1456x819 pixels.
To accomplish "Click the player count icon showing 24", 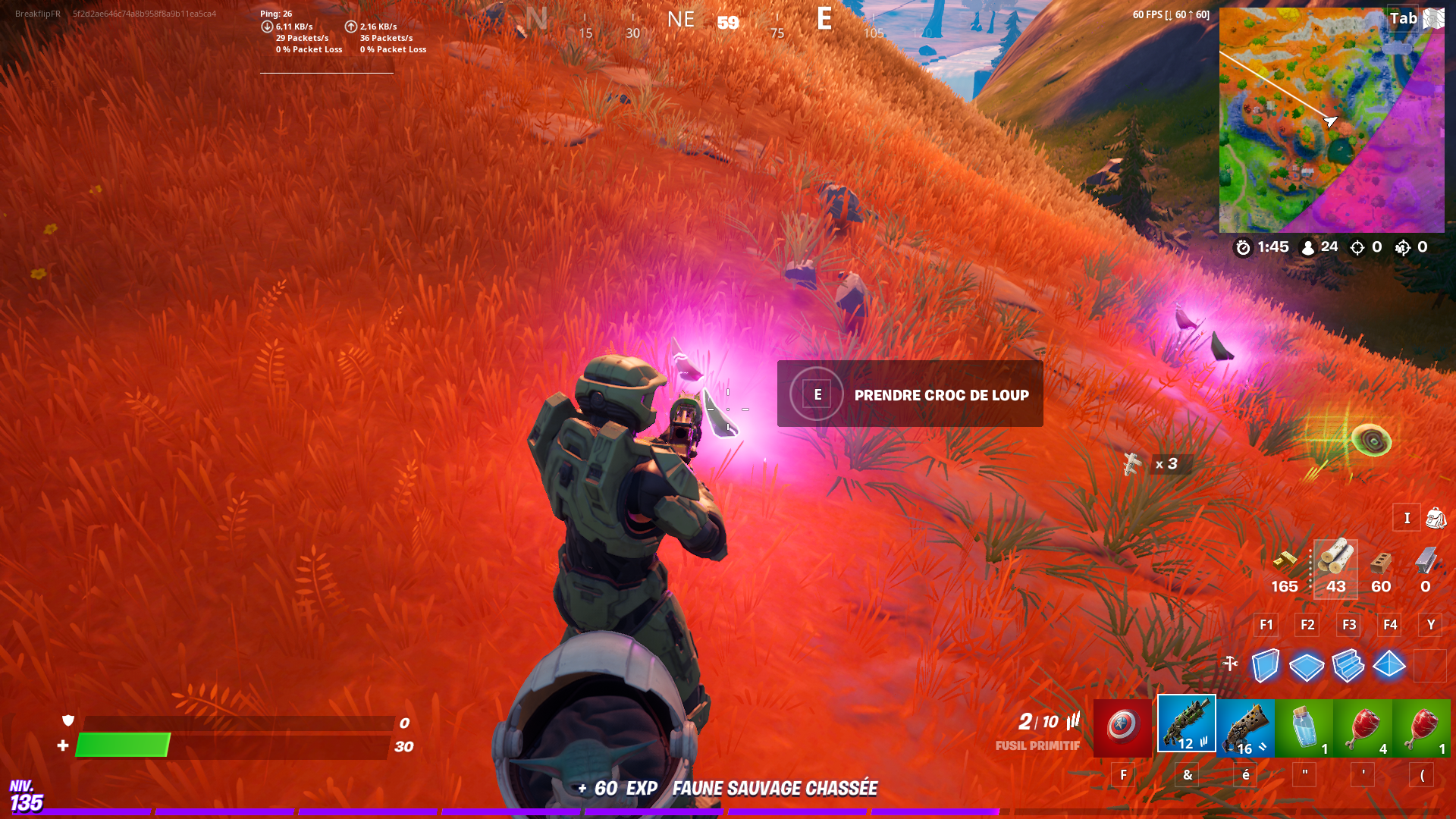I will [x=1307, y=246].
